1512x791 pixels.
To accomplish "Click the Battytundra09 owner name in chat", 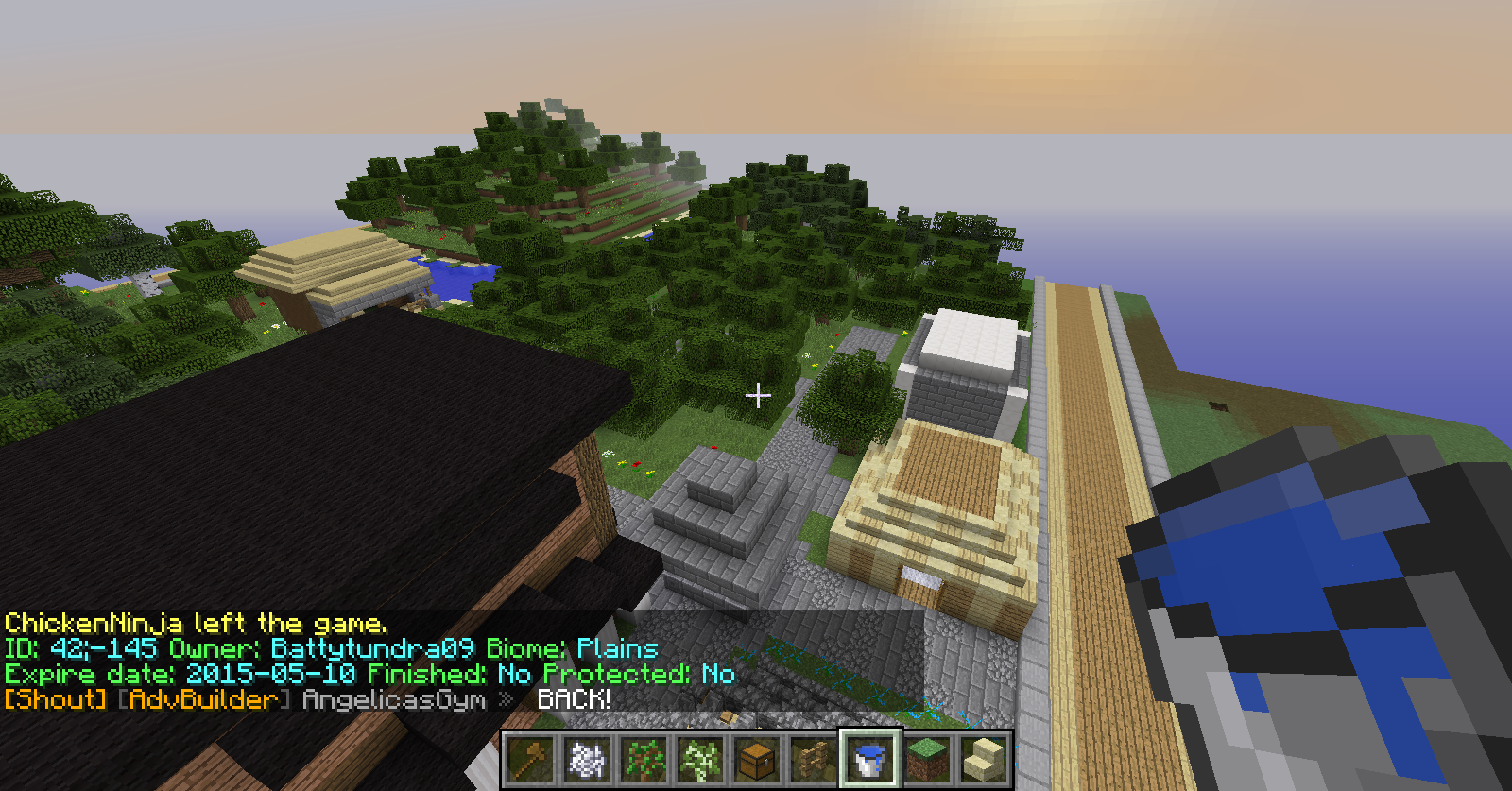I will tap(372, 648).
